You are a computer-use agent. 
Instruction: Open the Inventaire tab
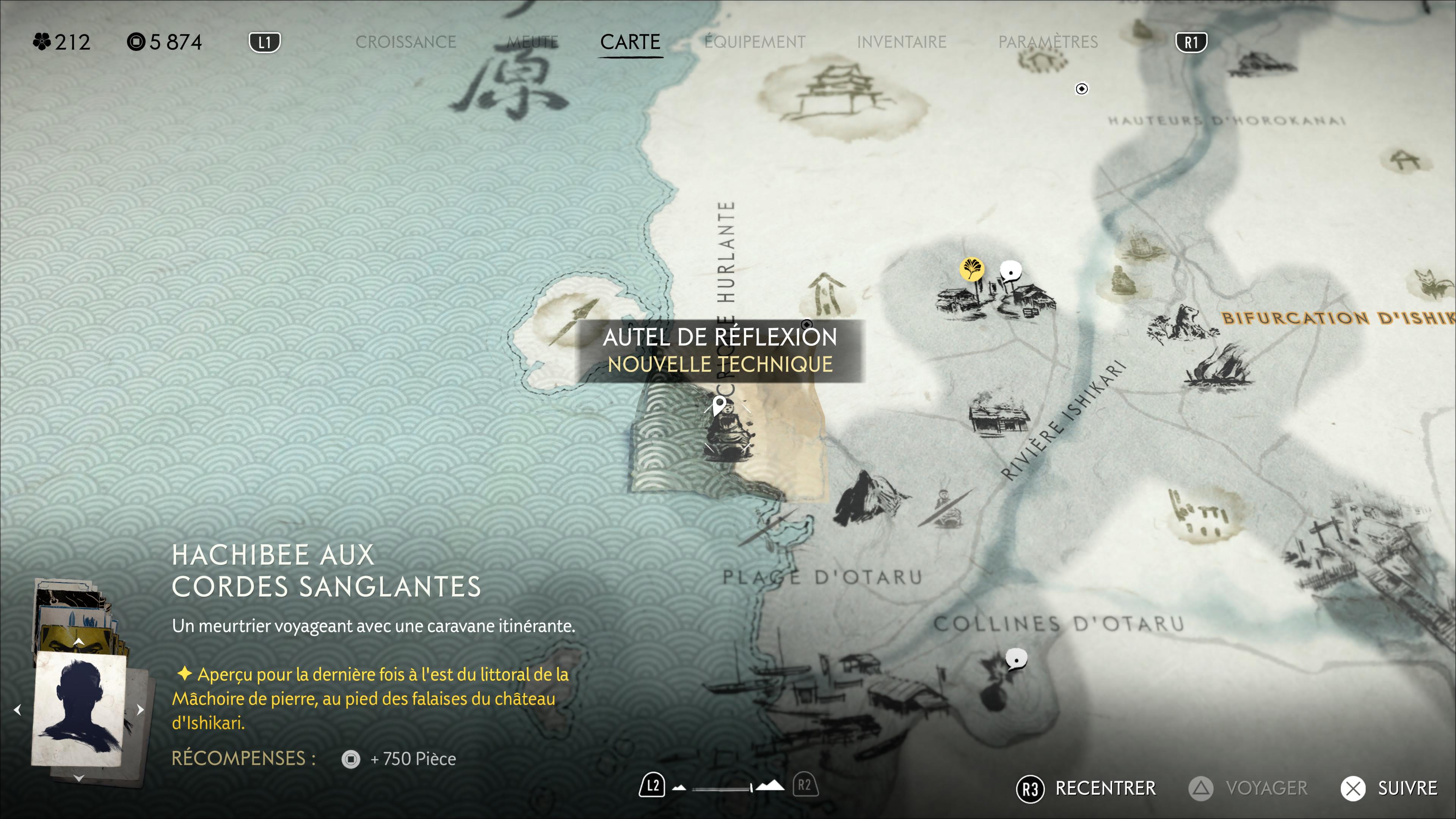(x=901, y=42)
